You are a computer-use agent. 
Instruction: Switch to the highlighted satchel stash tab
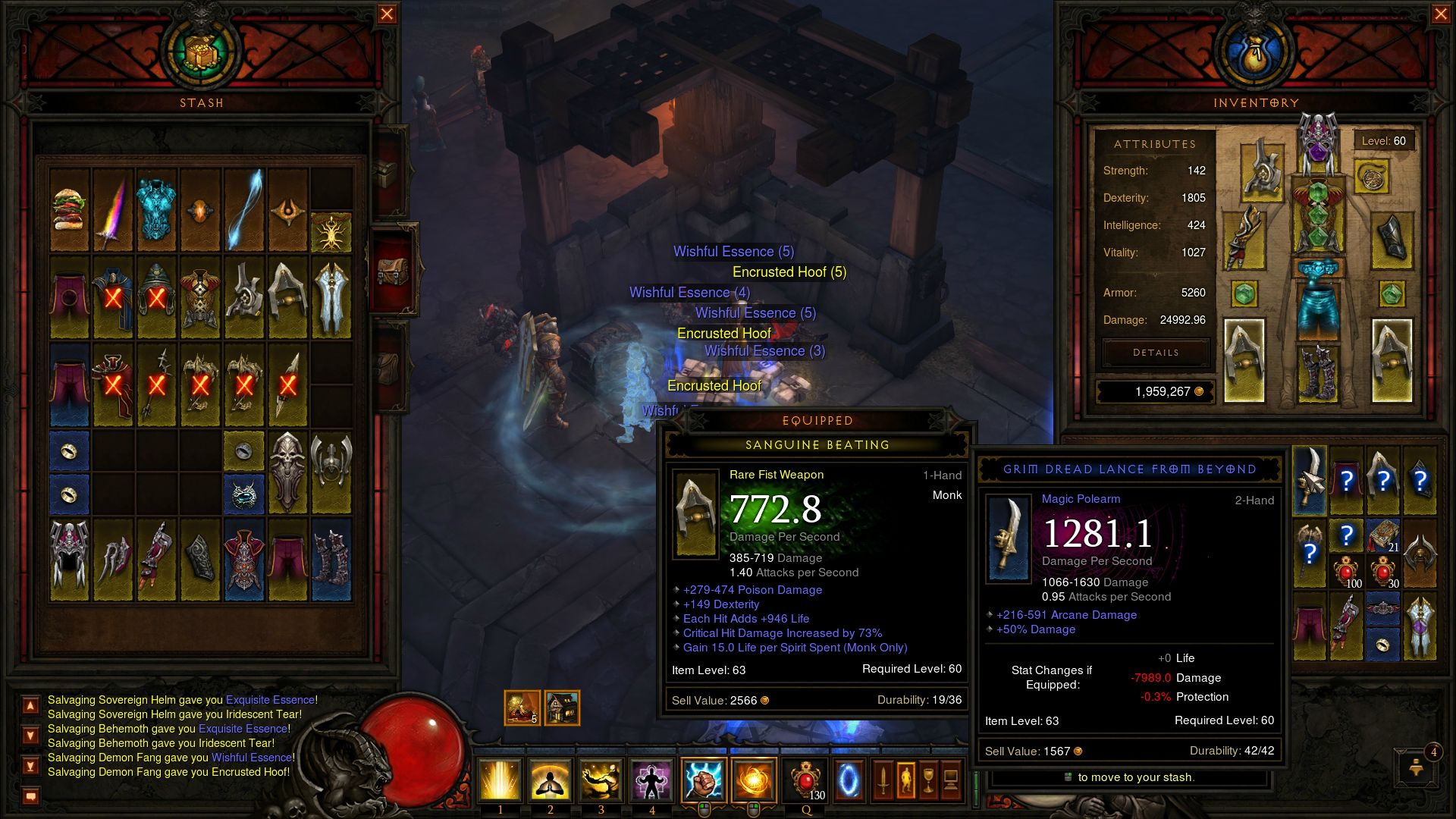pos(392,269)
